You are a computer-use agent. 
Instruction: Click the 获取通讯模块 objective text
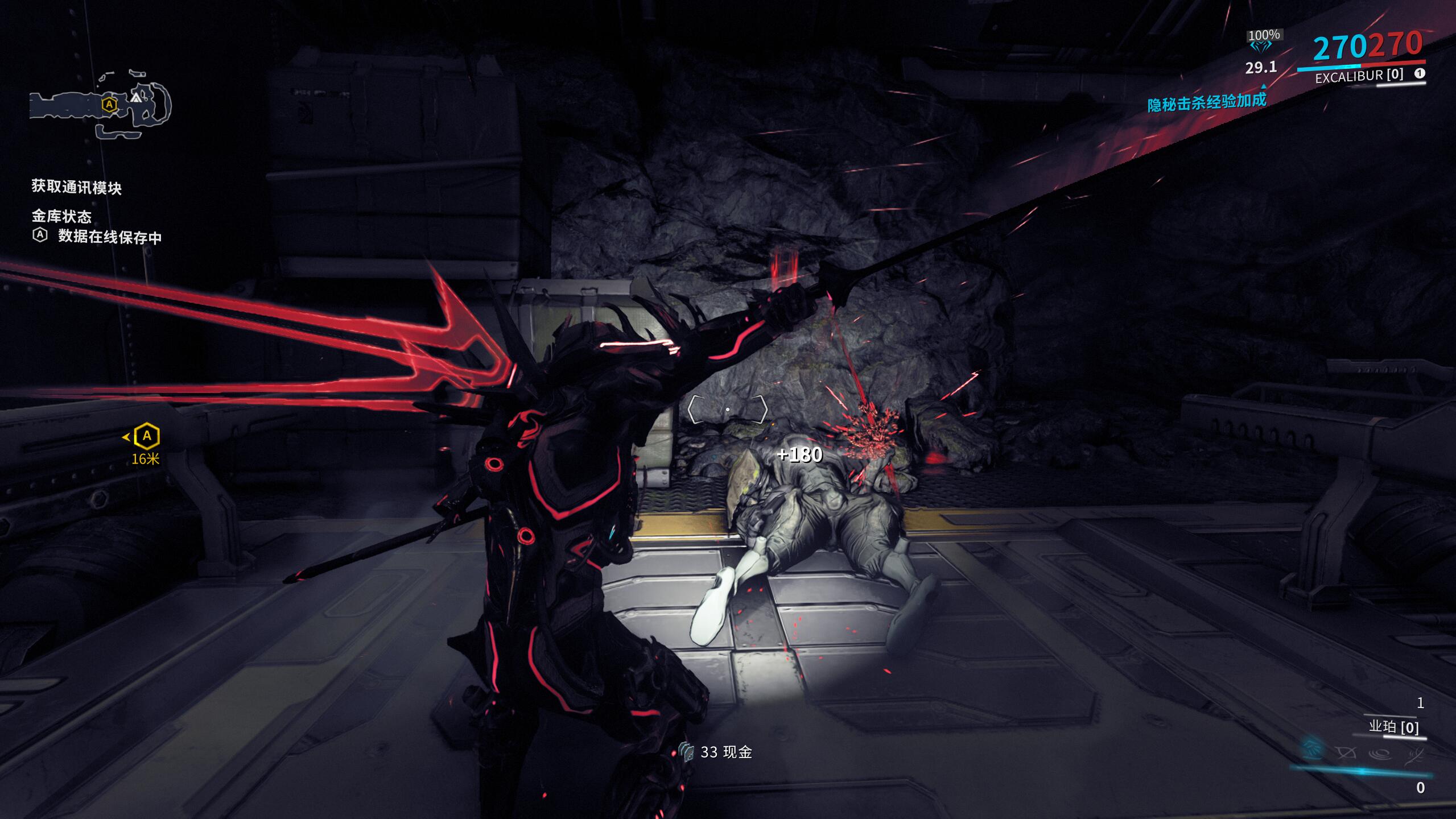click(76, 187)
